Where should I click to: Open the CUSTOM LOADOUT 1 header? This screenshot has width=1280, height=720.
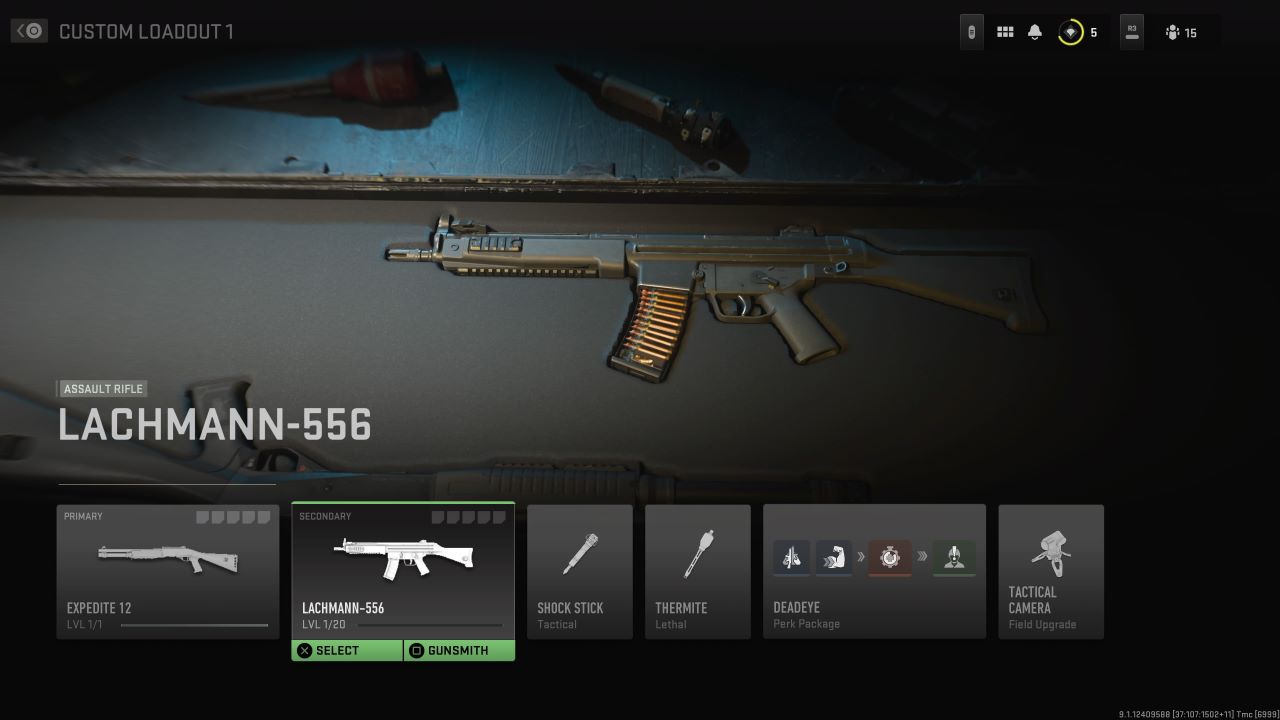coord(148,31)
